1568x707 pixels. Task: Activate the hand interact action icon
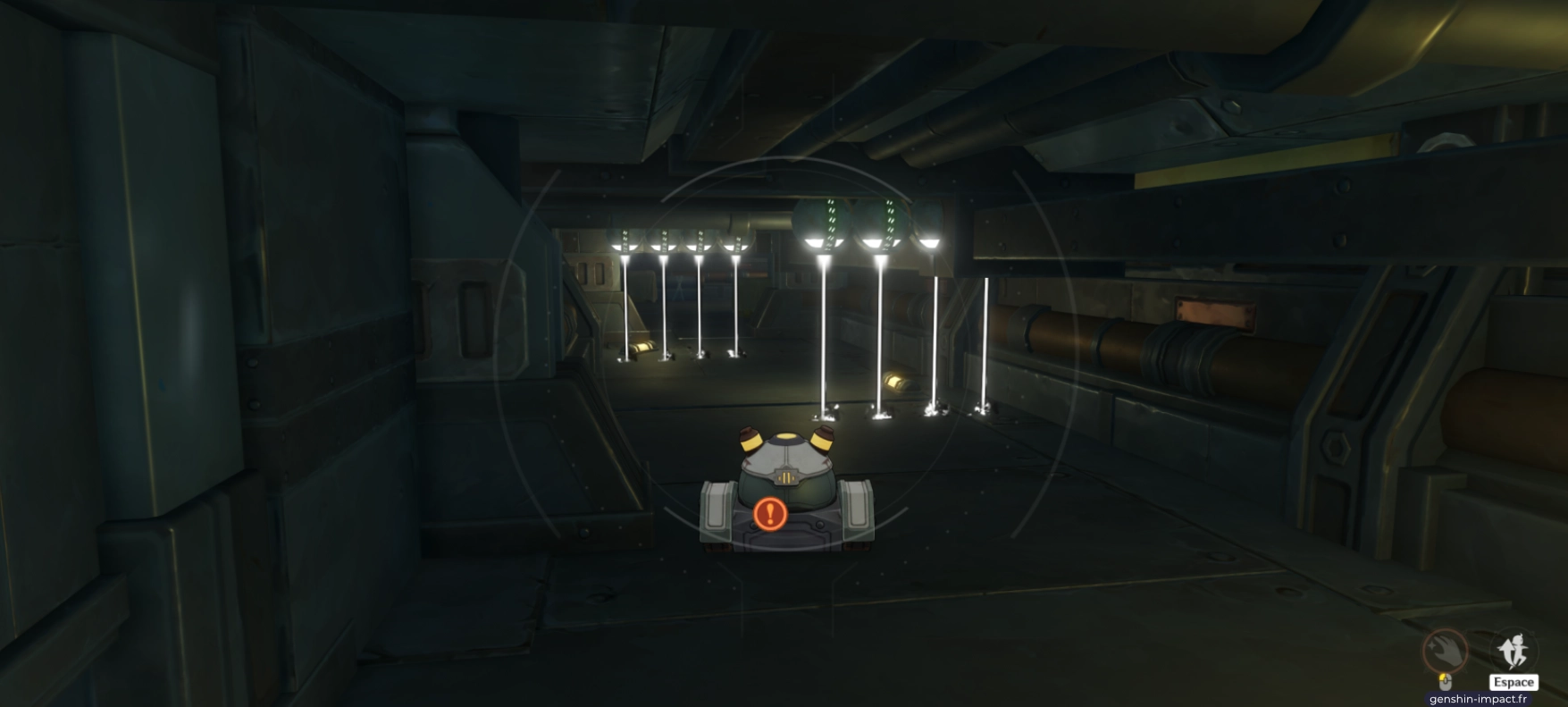click(x=1445, y=651)
